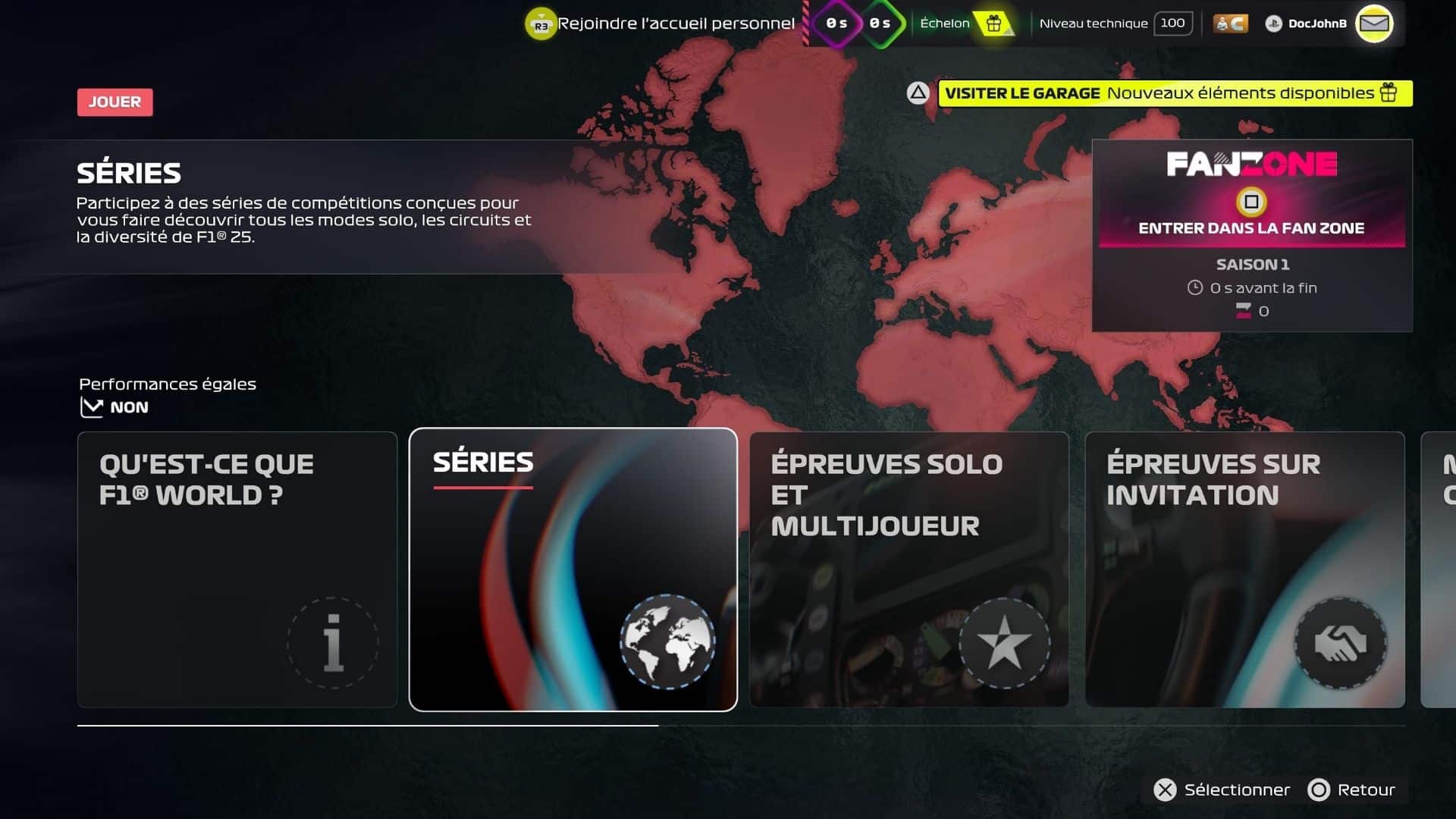1456x819 pixels.
Task: Select the Qu'est-ce que F1 World tile
Action: pyautogui.click(x=237, y=570)
